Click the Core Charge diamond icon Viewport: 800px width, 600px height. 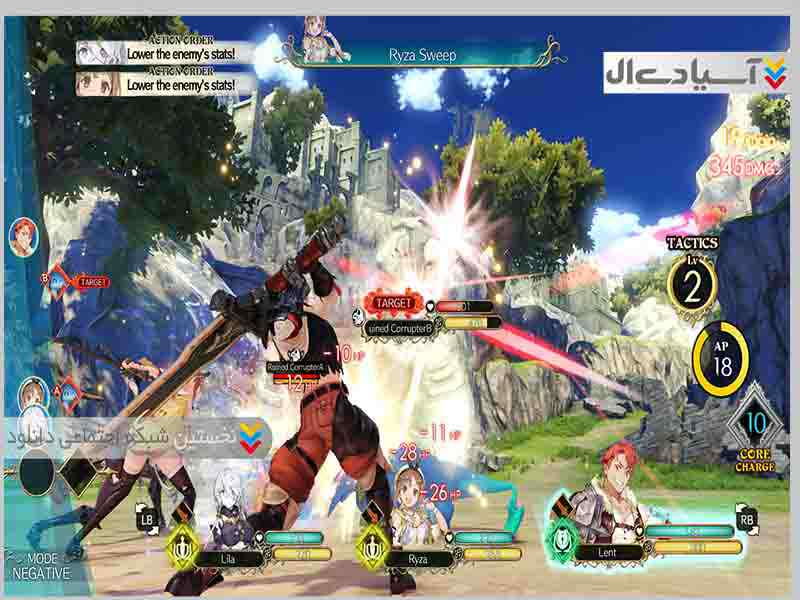756,425
